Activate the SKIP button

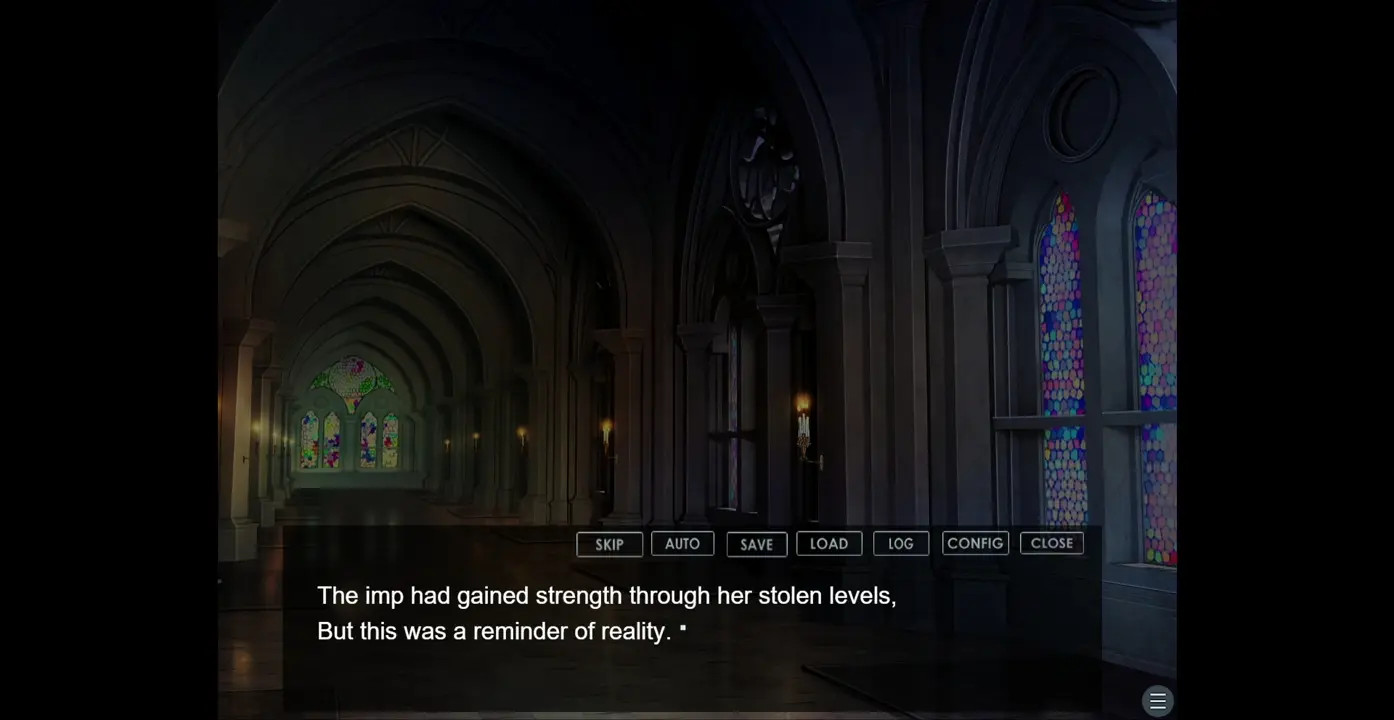point(609,544)
